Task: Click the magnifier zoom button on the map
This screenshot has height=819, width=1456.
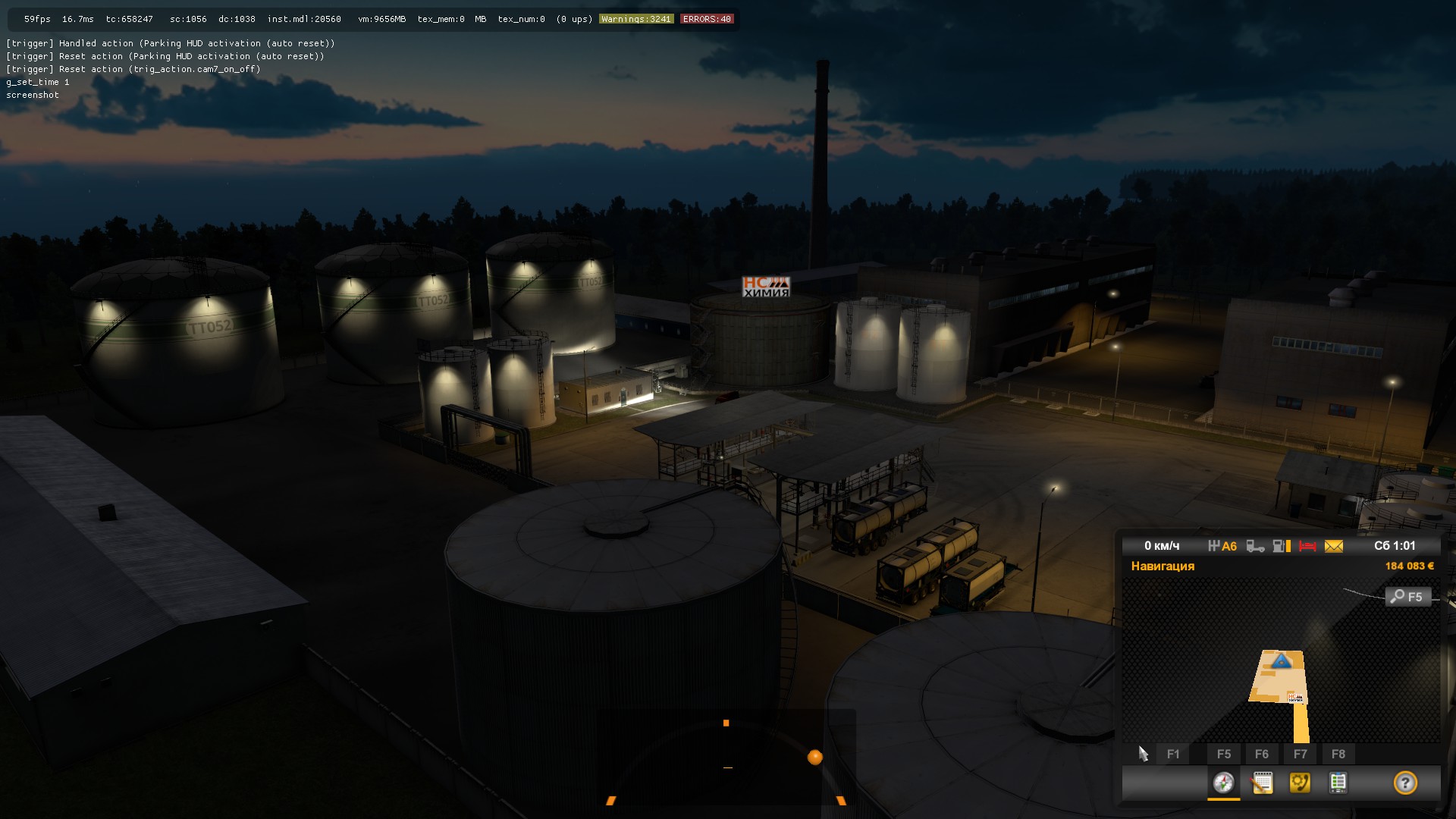Action: (1407, 597)
